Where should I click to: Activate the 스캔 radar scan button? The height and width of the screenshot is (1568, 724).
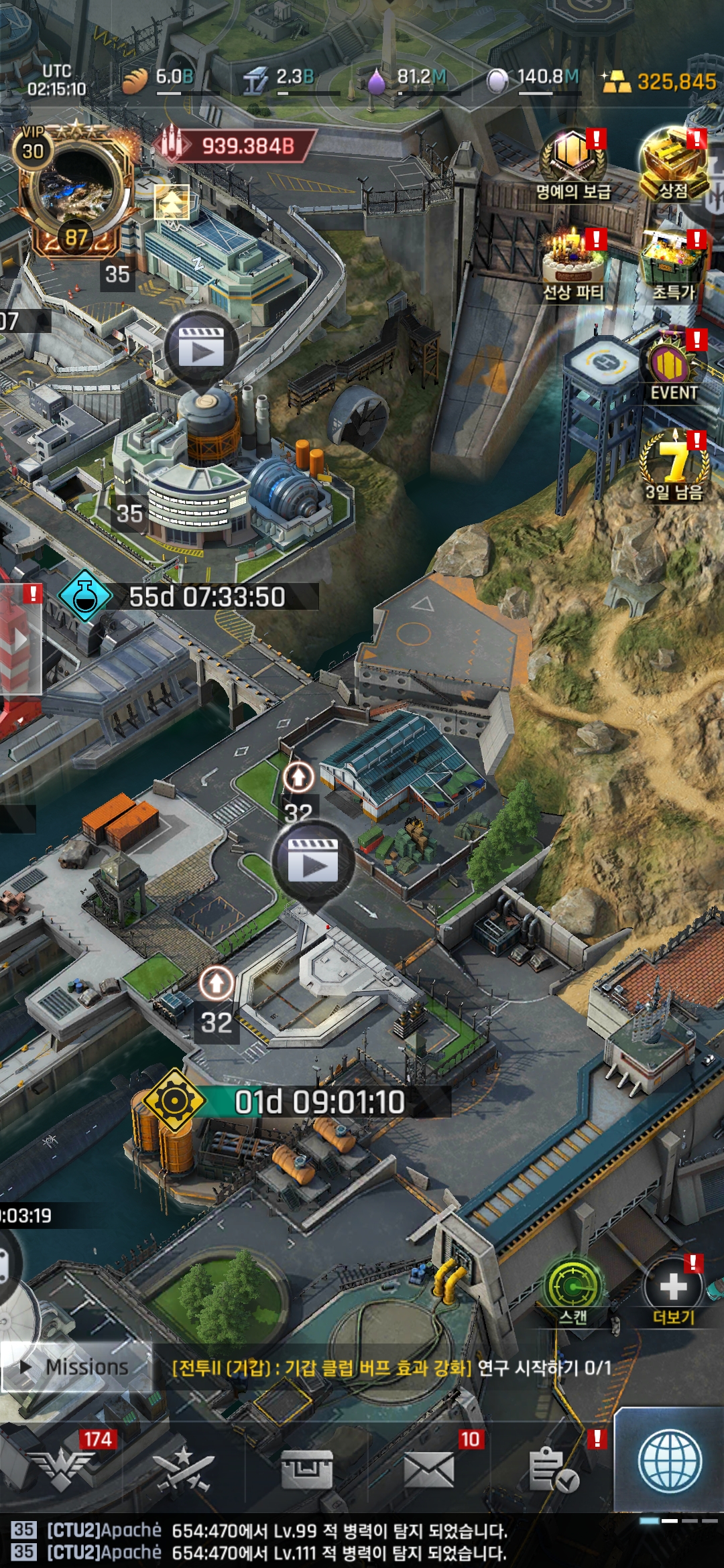coord(572,1288)
